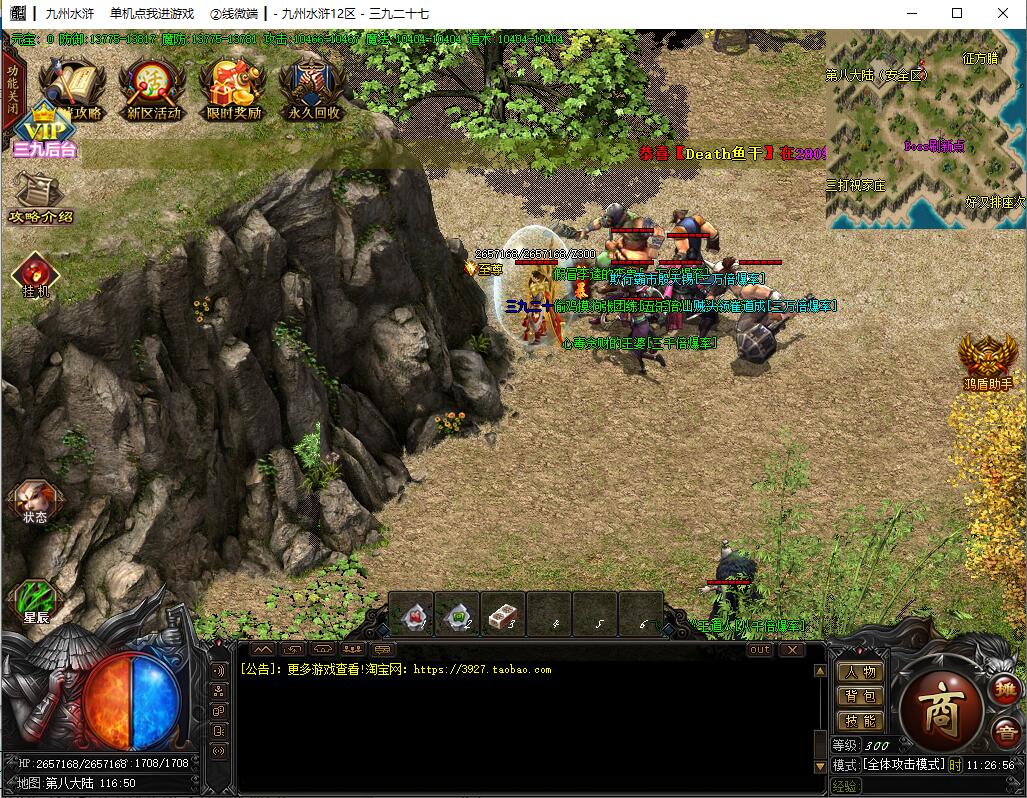Use the green item in hotbar slot 2
This screenshot has width=1027, height=798.
click(457, 614)
